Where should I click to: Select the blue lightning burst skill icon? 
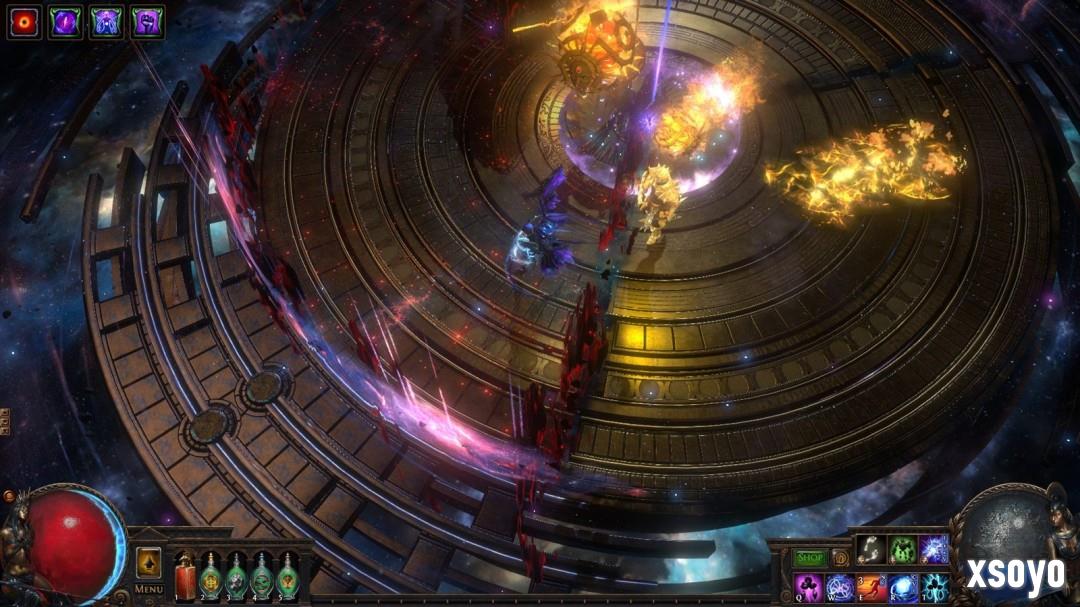934,549
